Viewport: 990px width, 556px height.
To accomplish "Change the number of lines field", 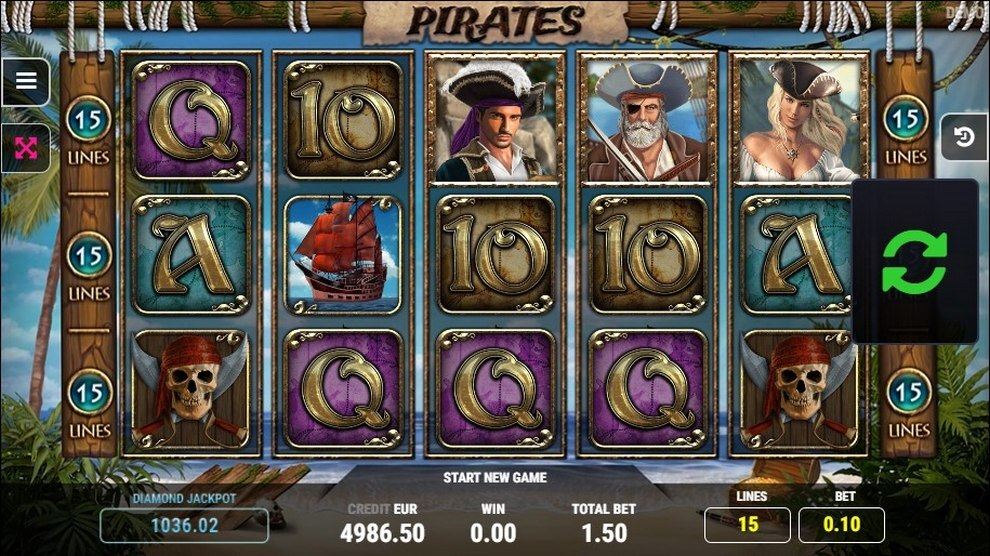I will [747, 524].
